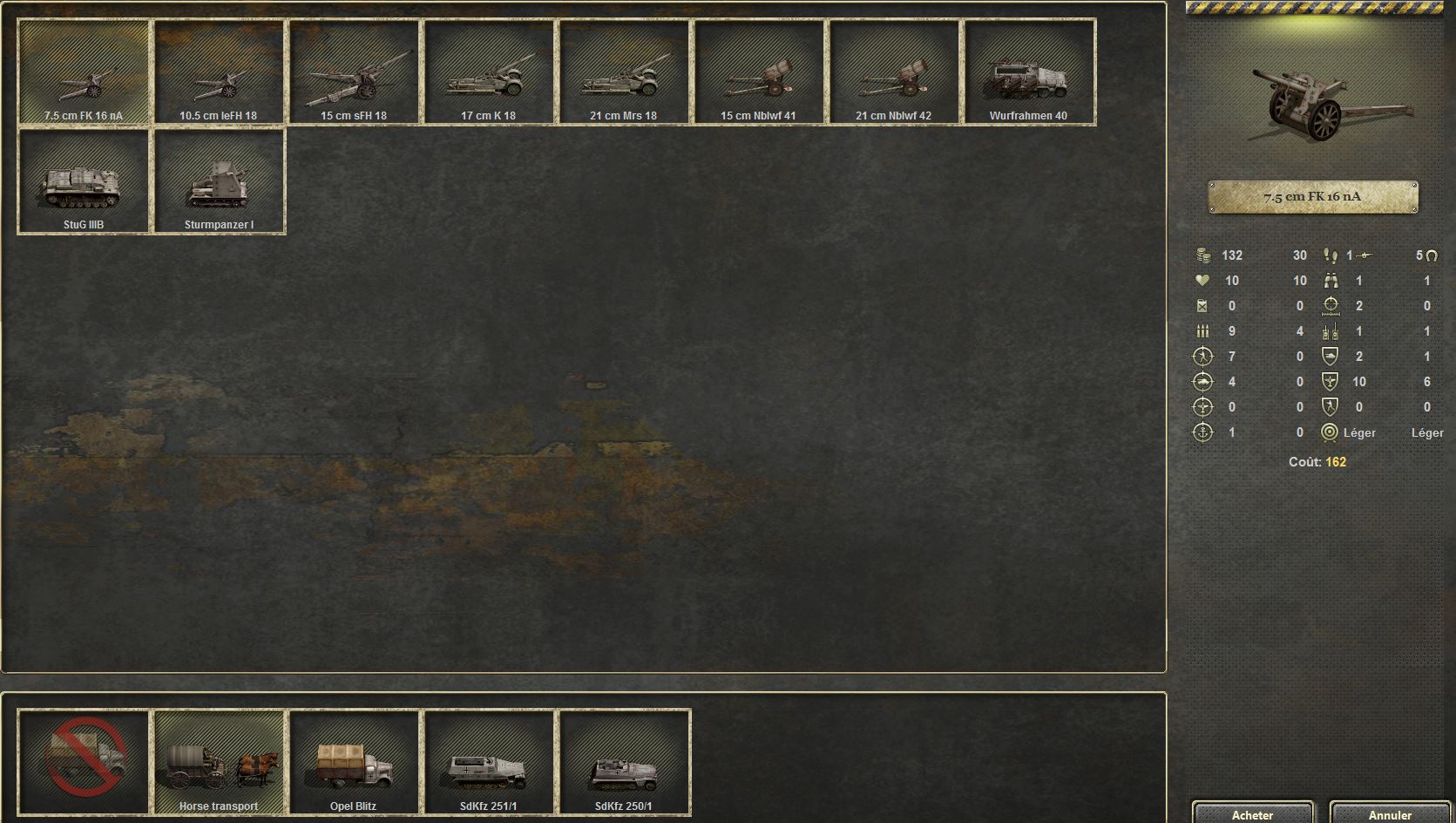
Task: Click the horseshoe icon next to value 5
Action: click(x=1433, y=255)
